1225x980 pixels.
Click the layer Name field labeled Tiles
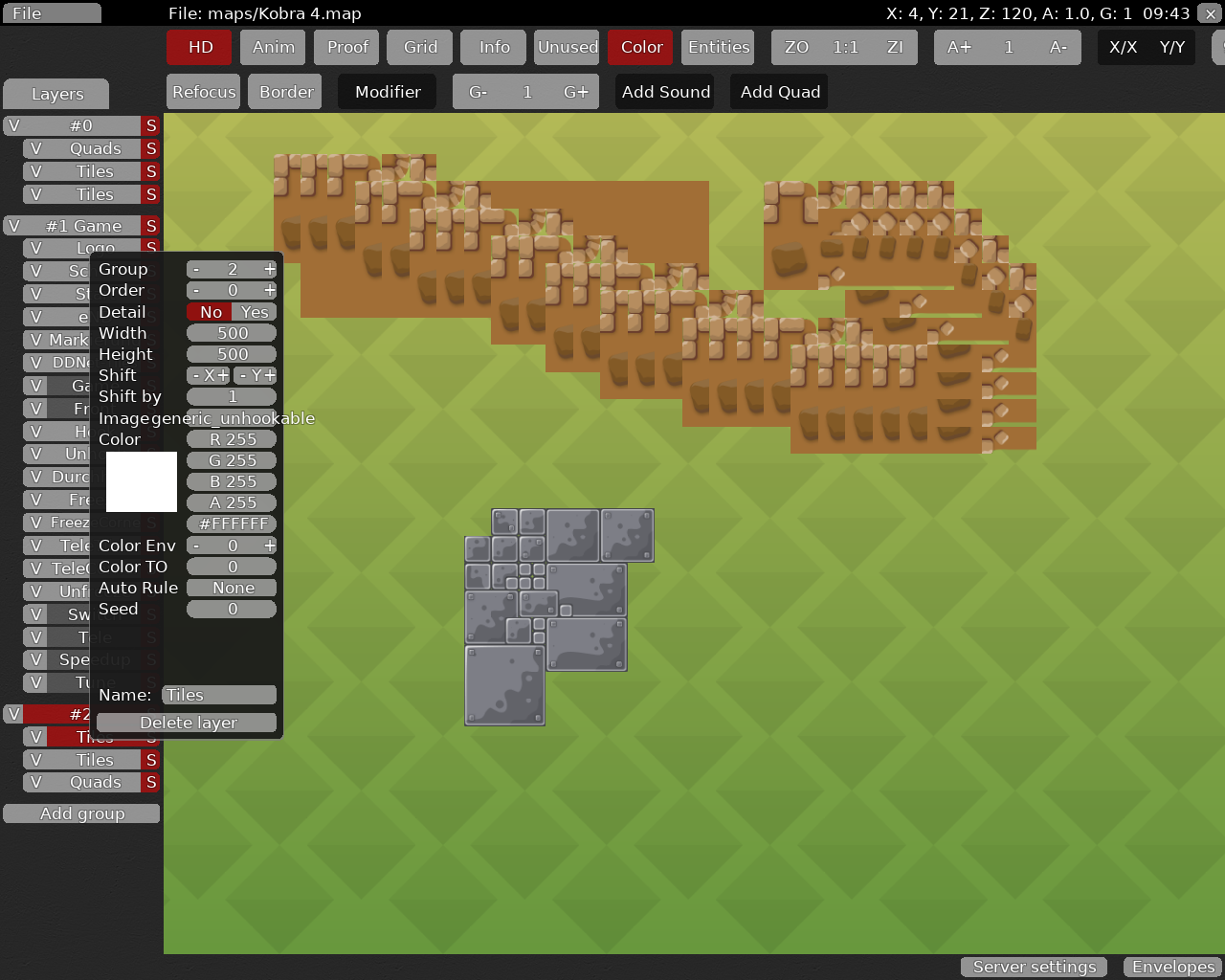(x=219, y=695)
